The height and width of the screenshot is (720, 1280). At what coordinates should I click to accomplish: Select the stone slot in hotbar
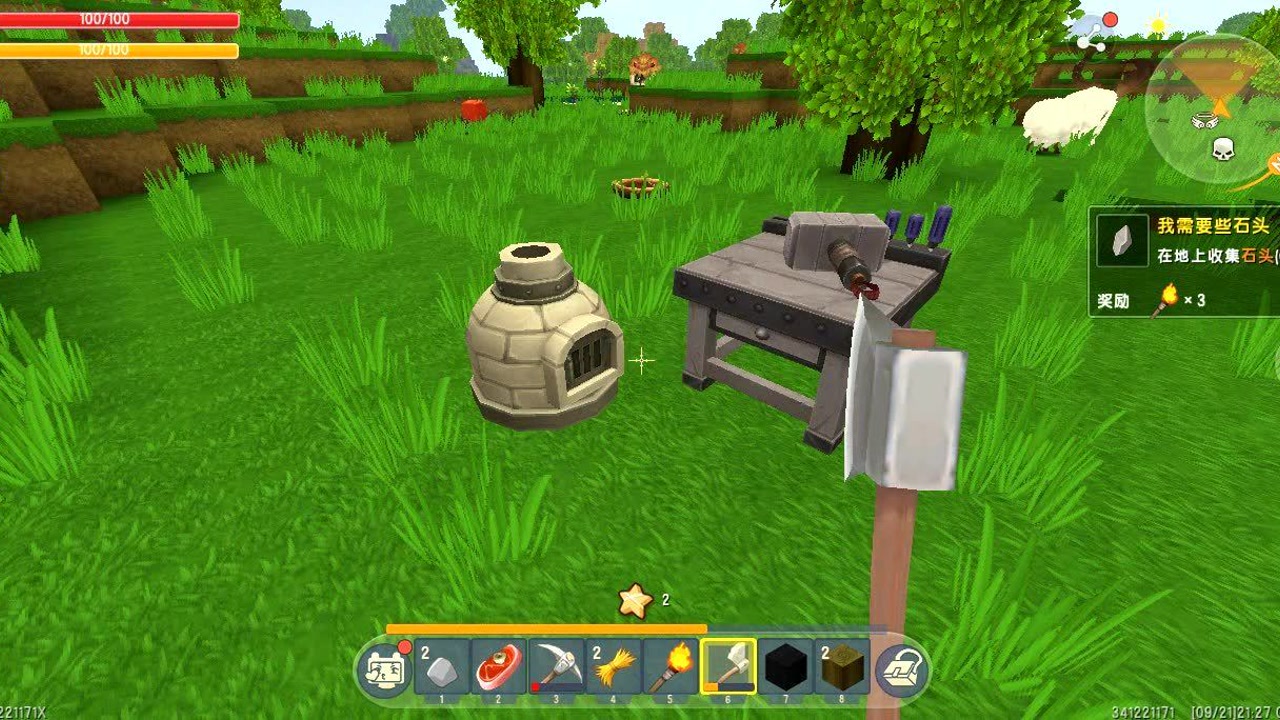442,668
